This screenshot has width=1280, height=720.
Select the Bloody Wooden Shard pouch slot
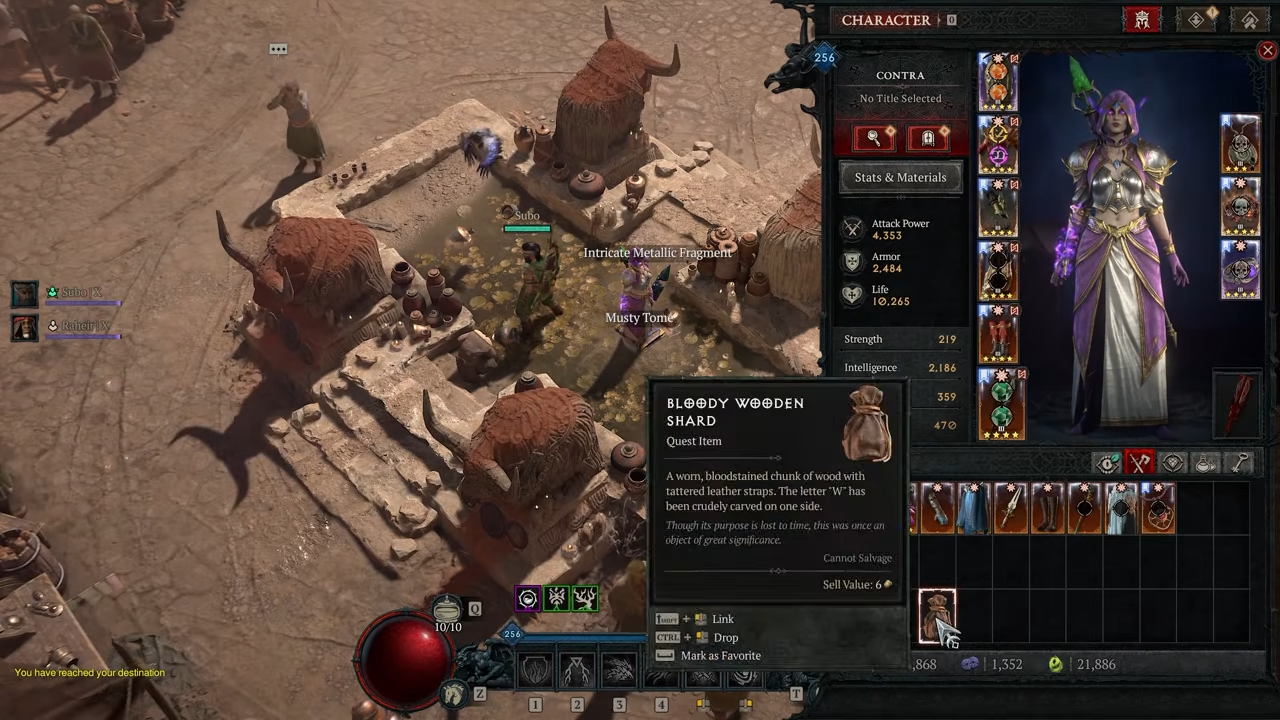click(937, 615)
